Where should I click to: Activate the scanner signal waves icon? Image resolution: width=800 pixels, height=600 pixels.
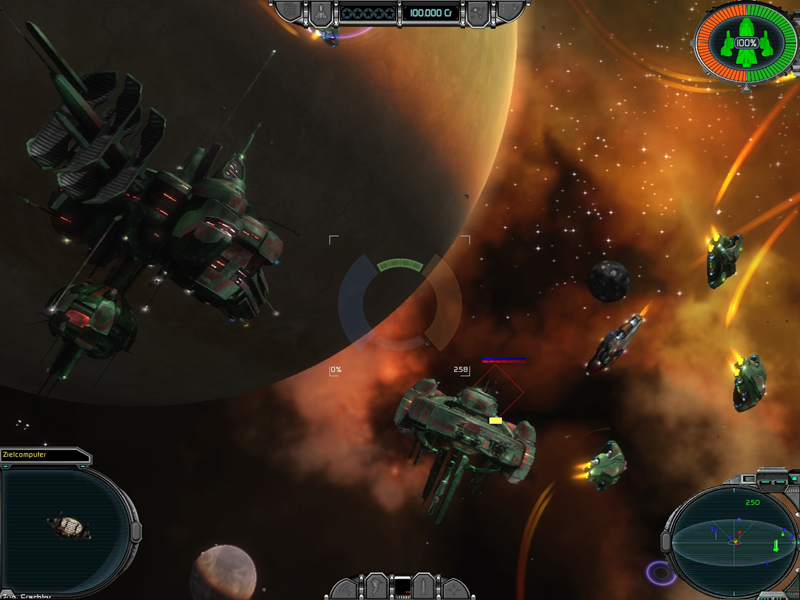coord(347,588)
